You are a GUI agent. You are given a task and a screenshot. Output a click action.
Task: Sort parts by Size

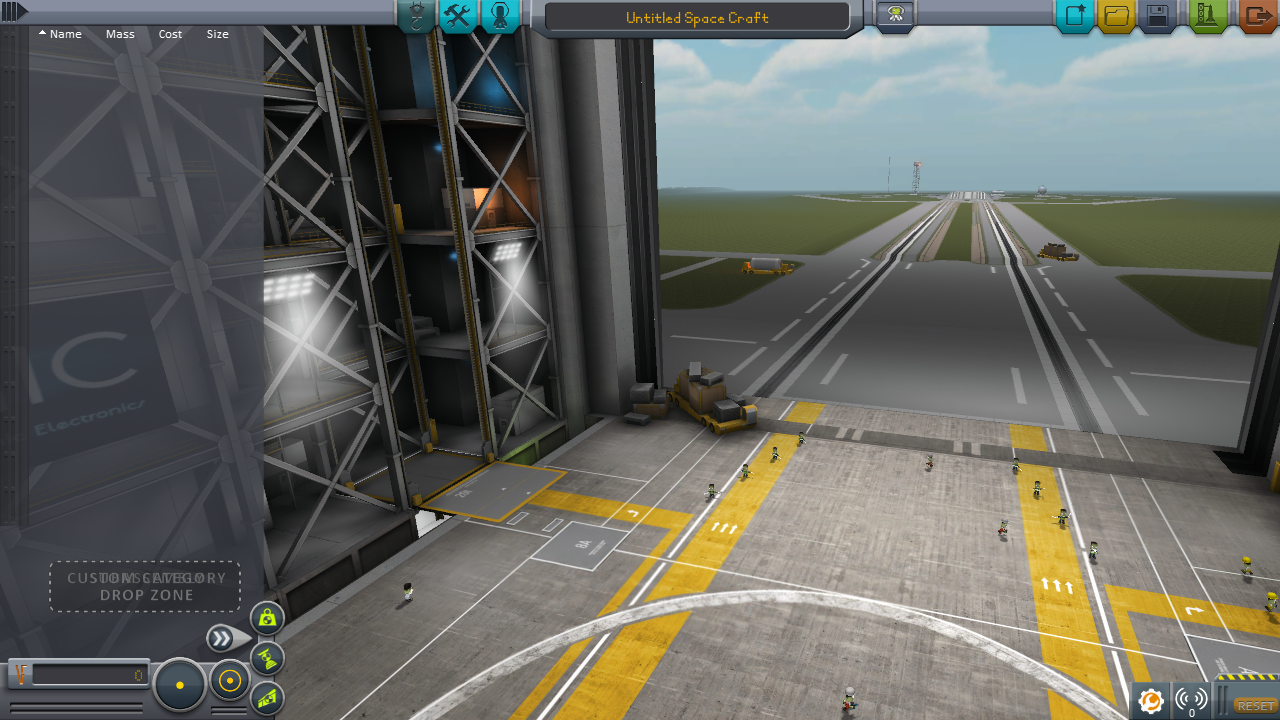tap(217, 34)
